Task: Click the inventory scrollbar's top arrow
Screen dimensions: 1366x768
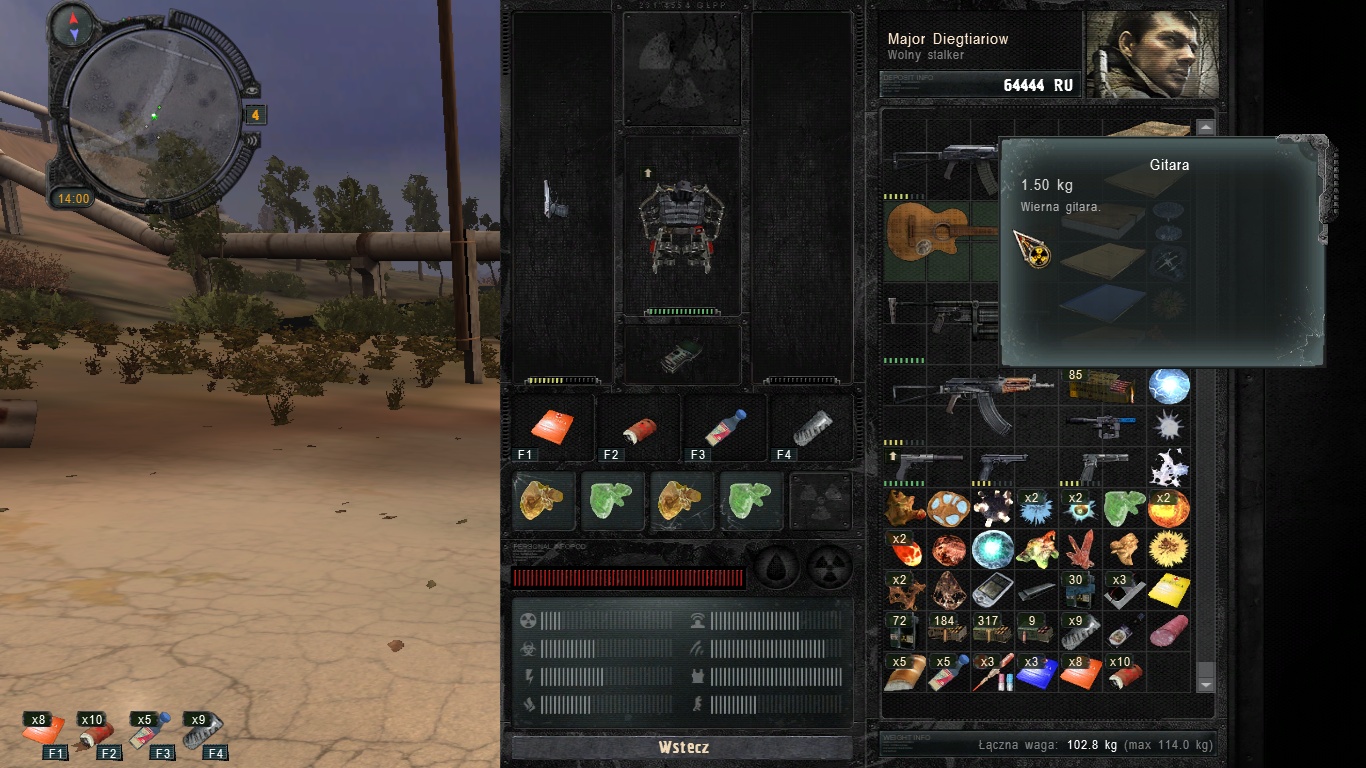Action: pyautogui.click(x=1205, y=128)
